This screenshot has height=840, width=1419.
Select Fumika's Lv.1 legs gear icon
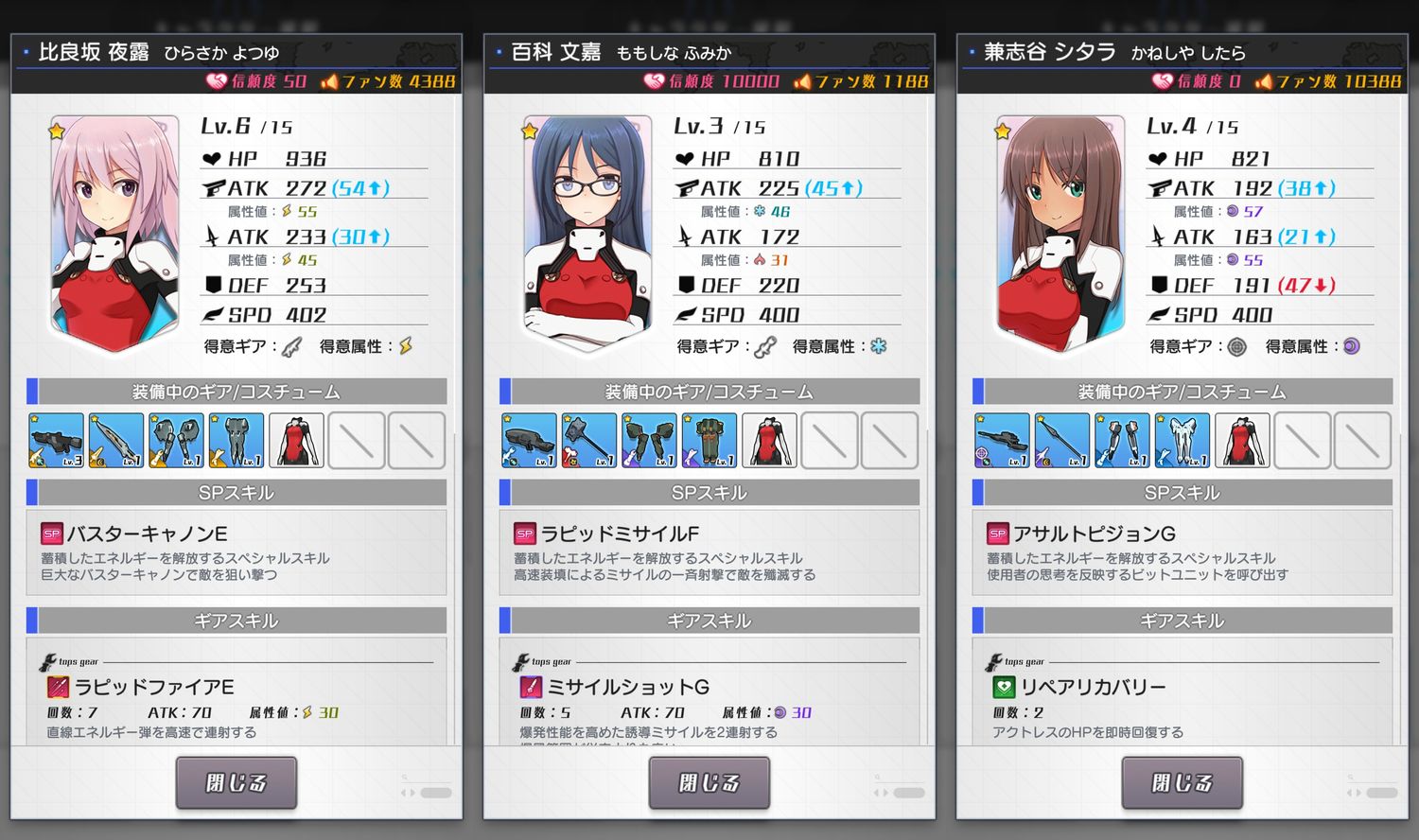point(709,439)
